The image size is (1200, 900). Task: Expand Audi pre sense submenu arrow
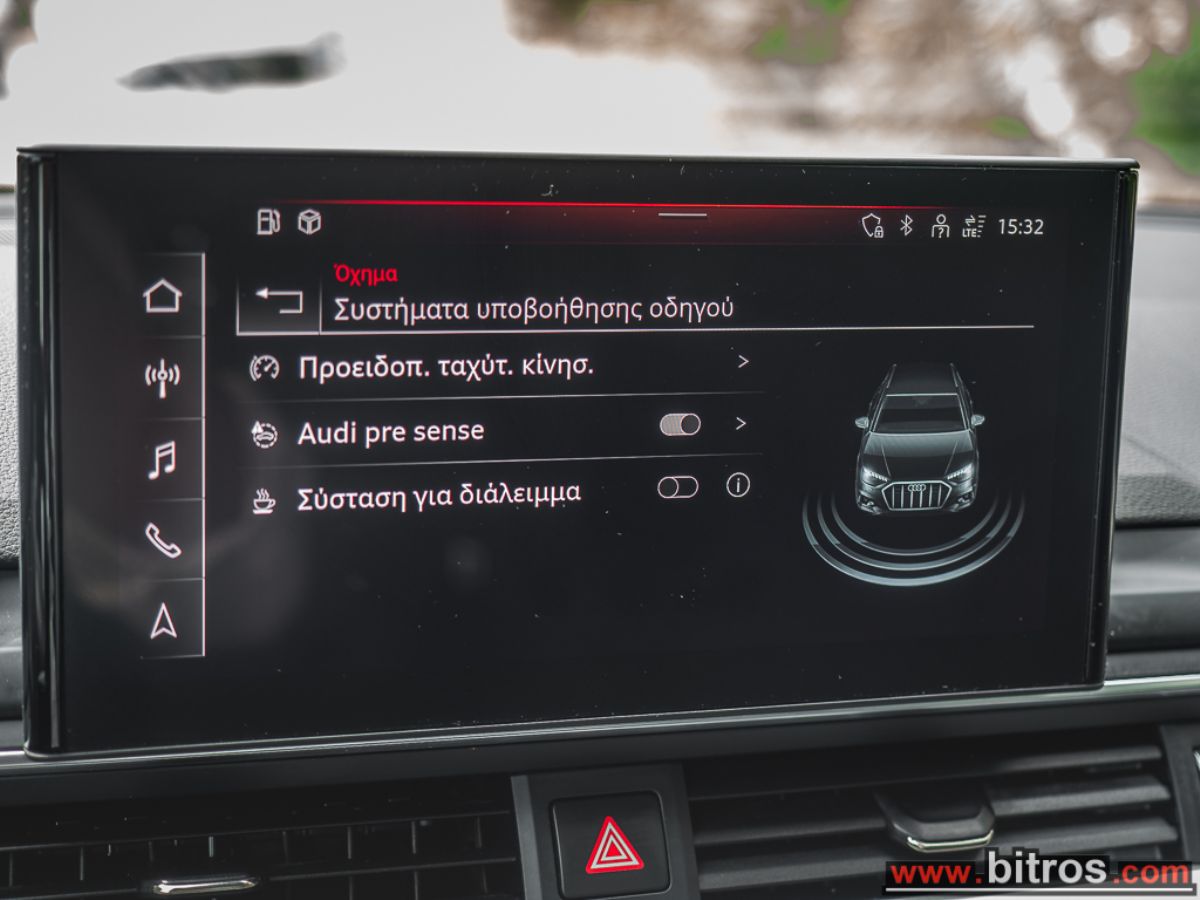click(x=741, y=424)
